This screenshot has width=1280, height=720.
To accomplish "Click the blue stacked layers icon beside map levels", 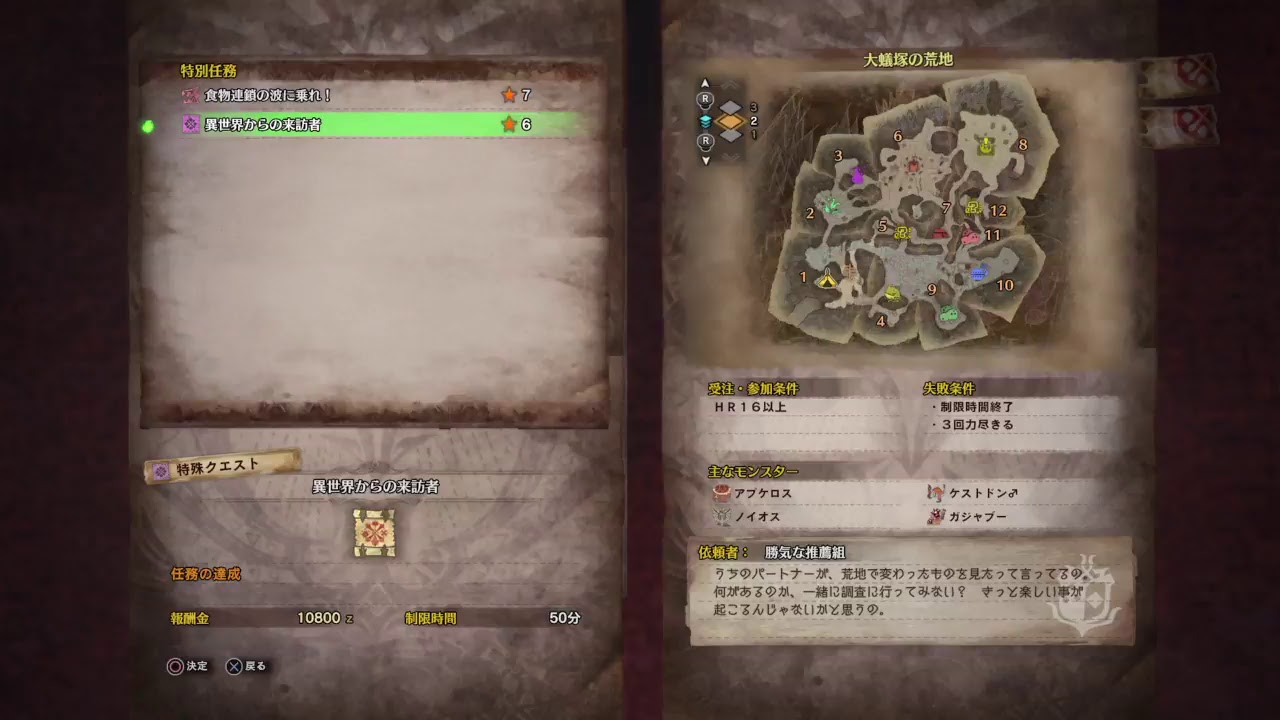I will click(x=705, y=120).
